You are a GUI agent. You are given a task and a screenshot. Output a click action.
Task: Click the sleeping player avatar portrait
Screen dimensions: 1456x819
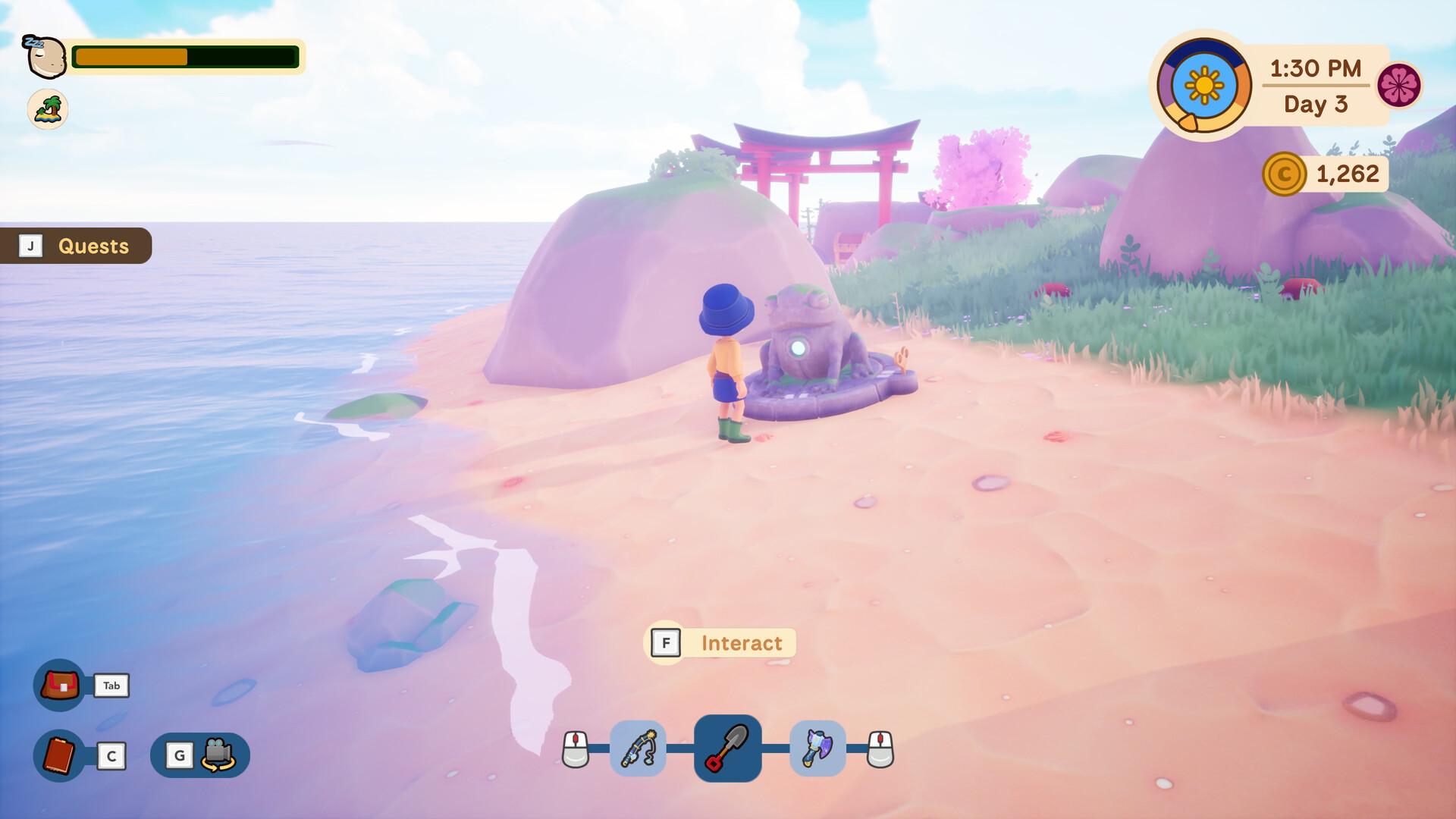tap(47, 55)
